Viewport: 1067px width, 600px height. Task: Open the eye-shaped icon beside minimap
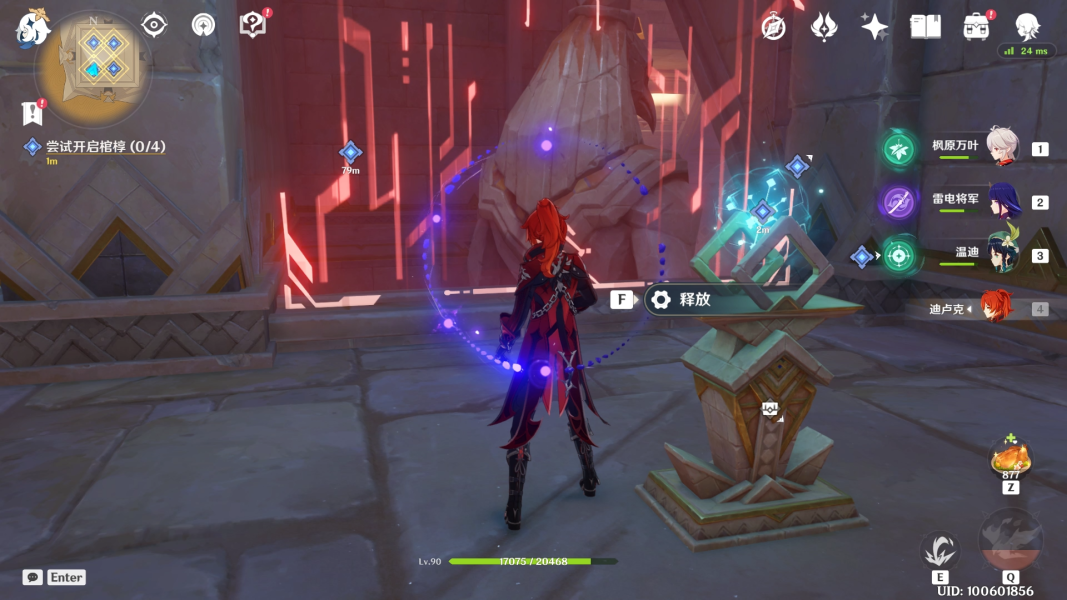click(x=154, y=25)
